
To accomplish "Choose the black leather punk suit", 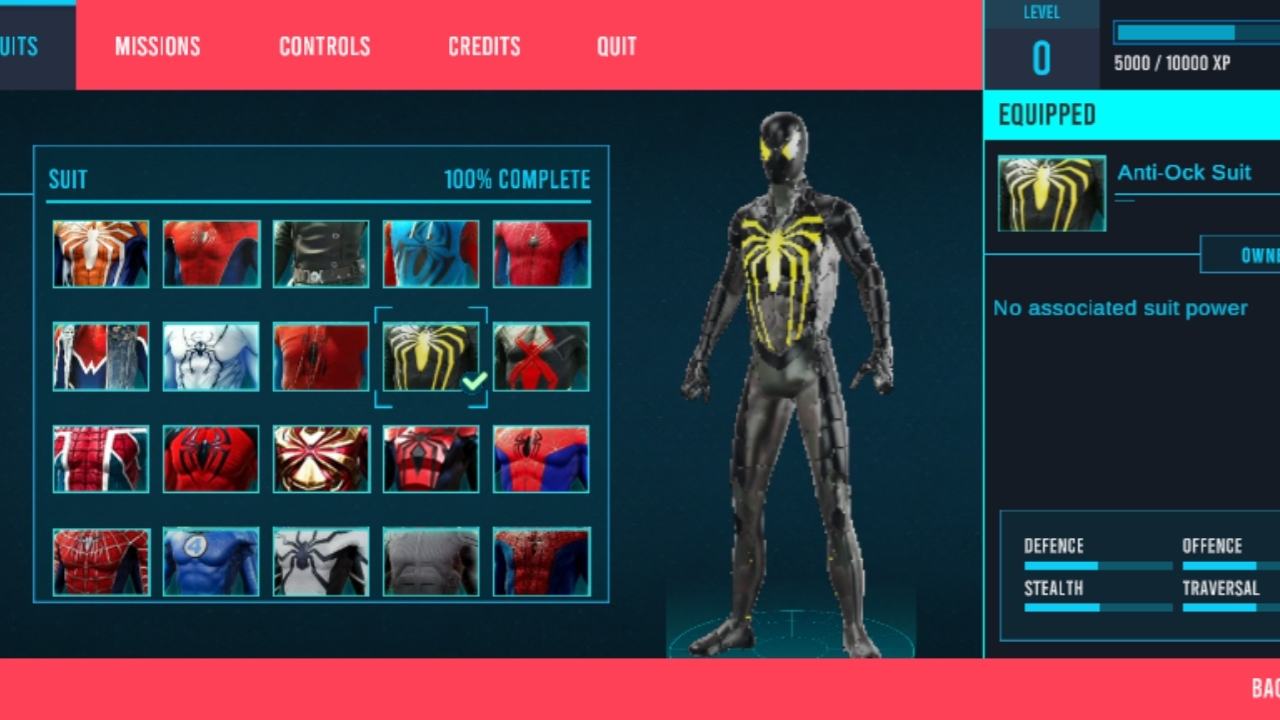I will pyautogui.click(x=321, y=254).
